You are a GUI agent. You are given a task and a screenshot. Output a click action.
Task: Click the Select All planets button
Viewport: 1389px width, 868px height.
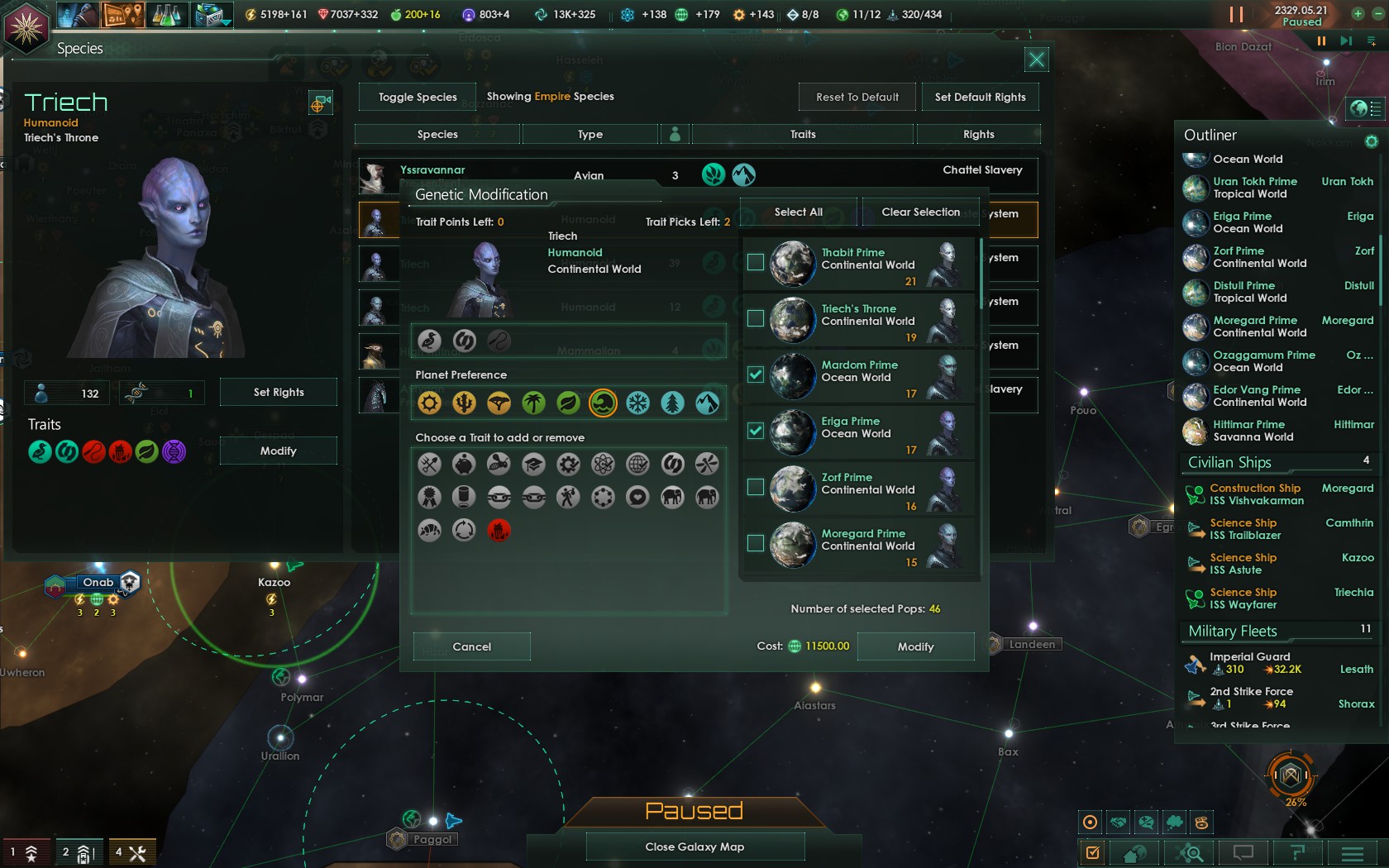point(798,212)
